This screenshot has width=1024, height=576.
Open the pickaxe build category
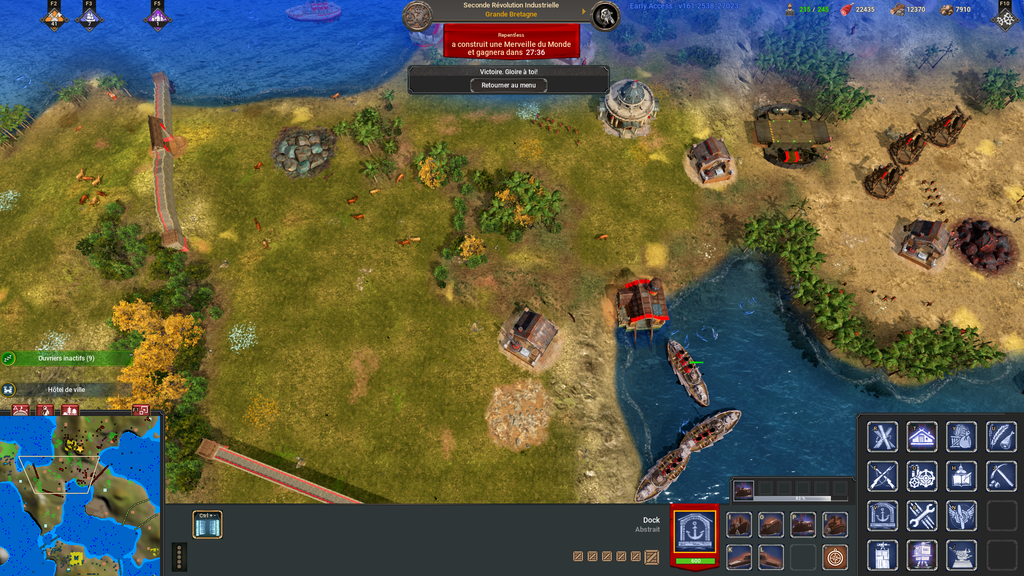coord(1001,476)
